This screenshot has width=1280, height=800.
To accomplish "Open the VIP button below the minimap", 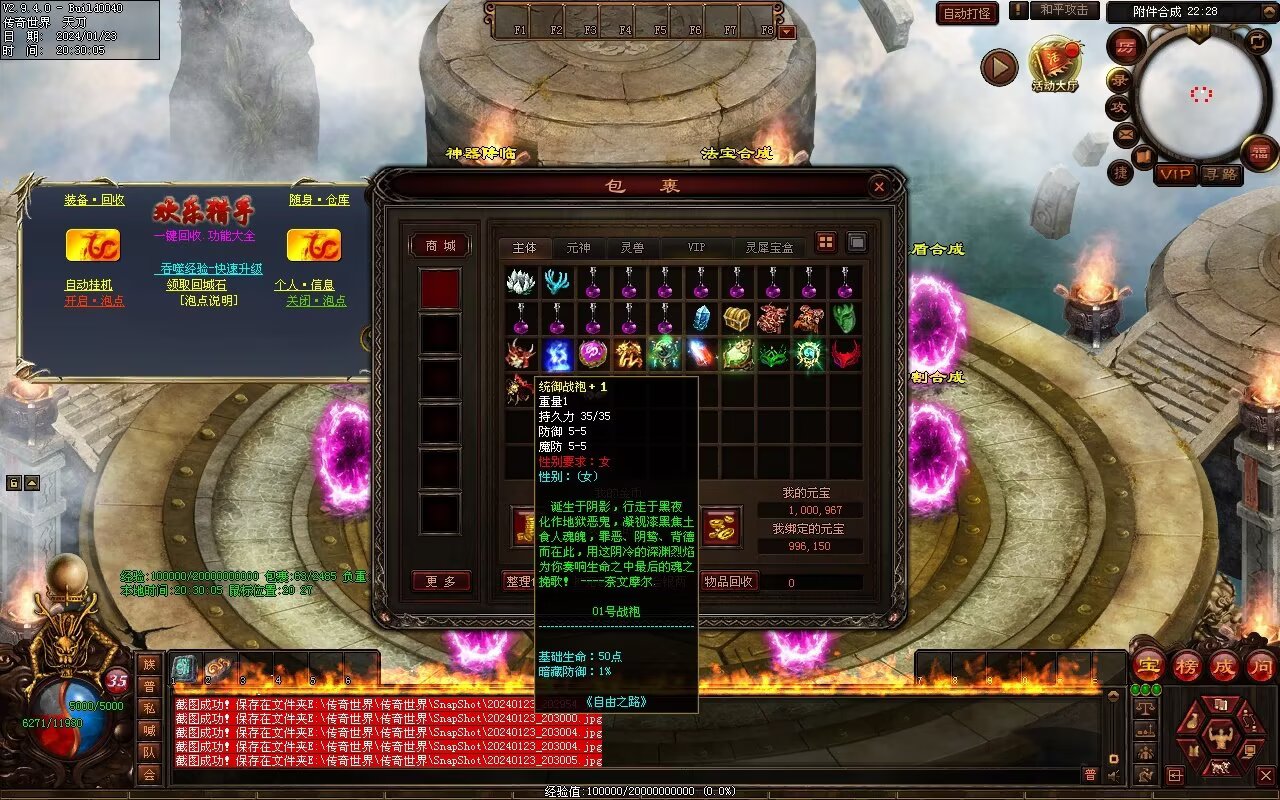I will pyautogui.click(x=1175, y=174).
